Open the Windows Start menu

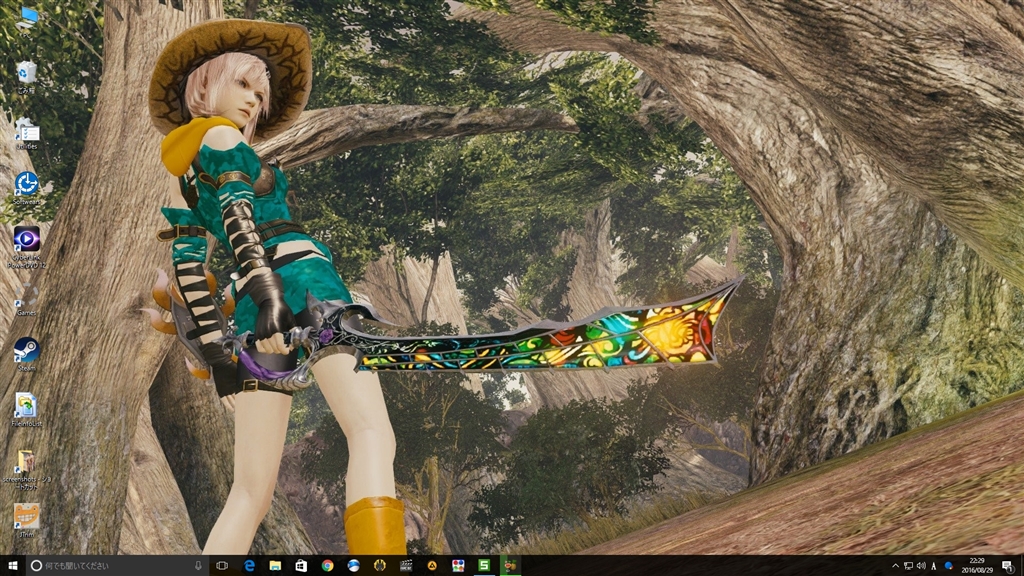click(10, 565)
